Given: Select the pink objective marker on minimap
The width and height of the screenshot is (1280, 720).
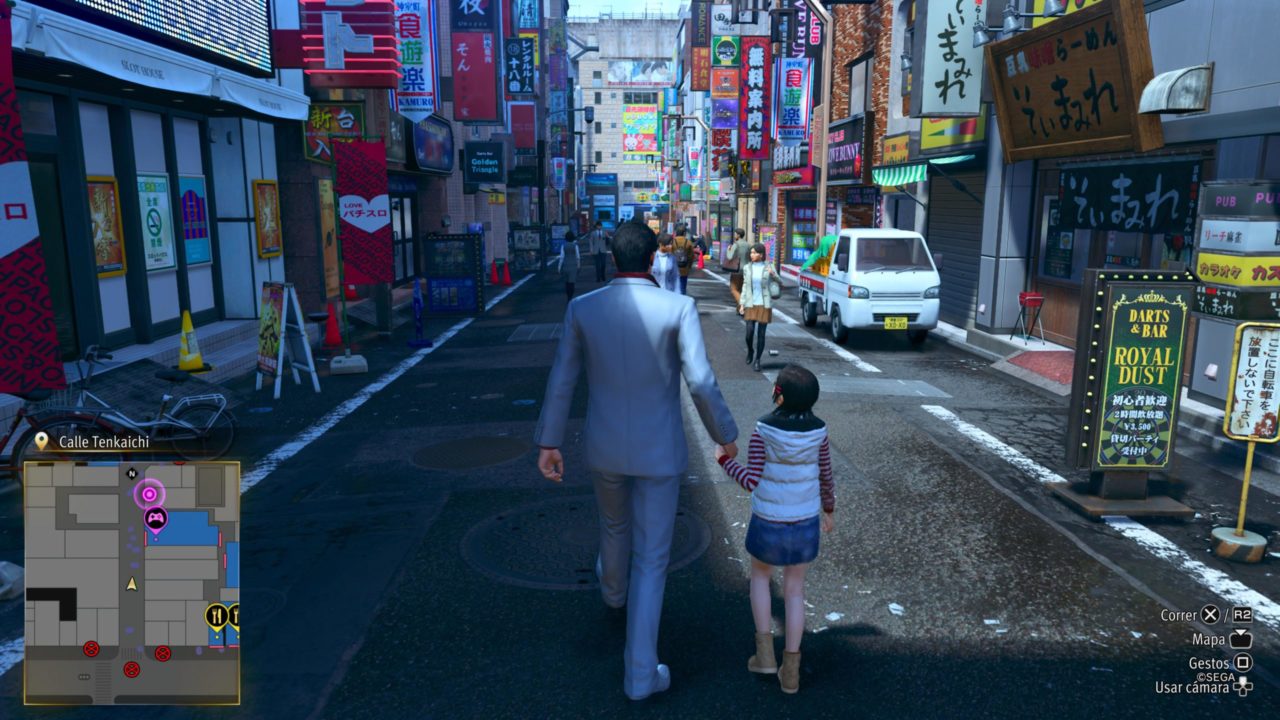Looking at the screenshot, I should (149, 492).
